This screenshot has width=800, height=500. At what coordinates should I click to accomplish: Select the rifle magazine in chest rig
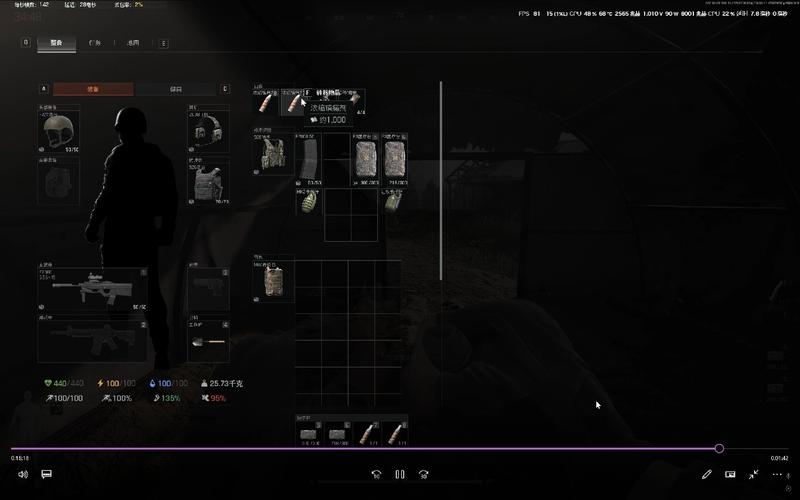pos(310,158)
